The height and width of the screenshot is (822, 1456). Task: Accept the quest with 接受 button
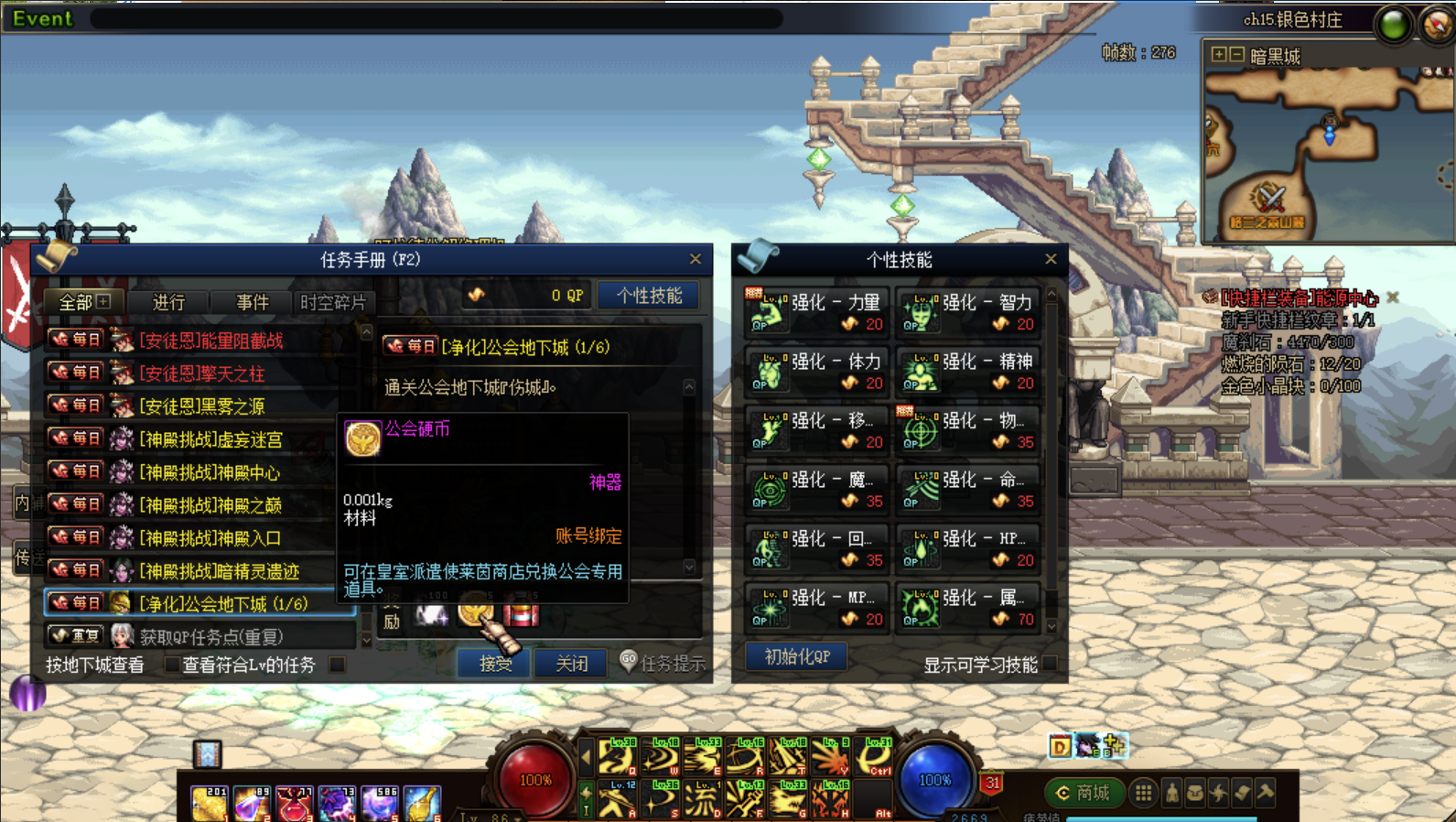click(495, 664)
